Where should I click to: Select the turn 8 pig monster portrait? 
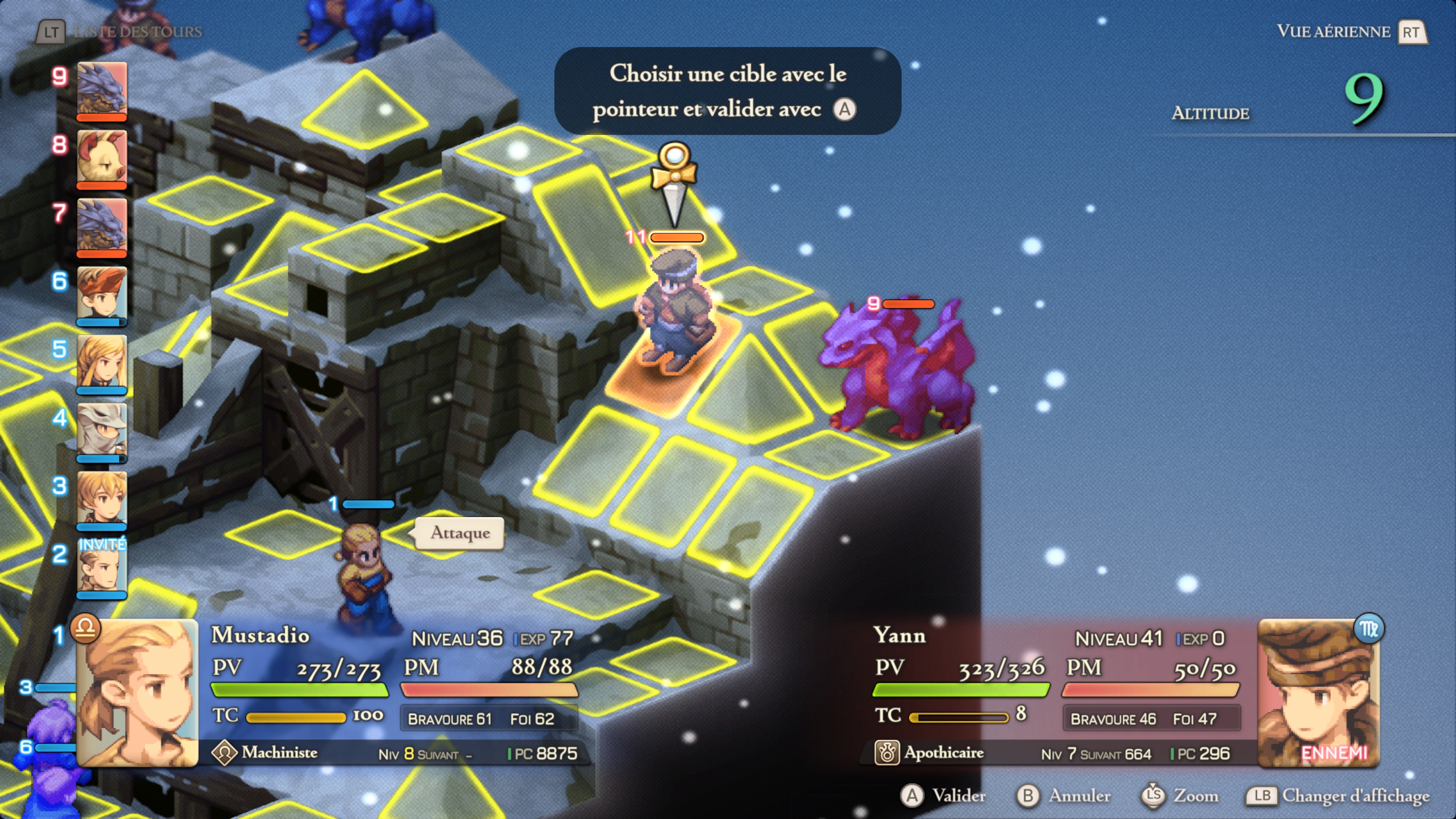point(102,157)
